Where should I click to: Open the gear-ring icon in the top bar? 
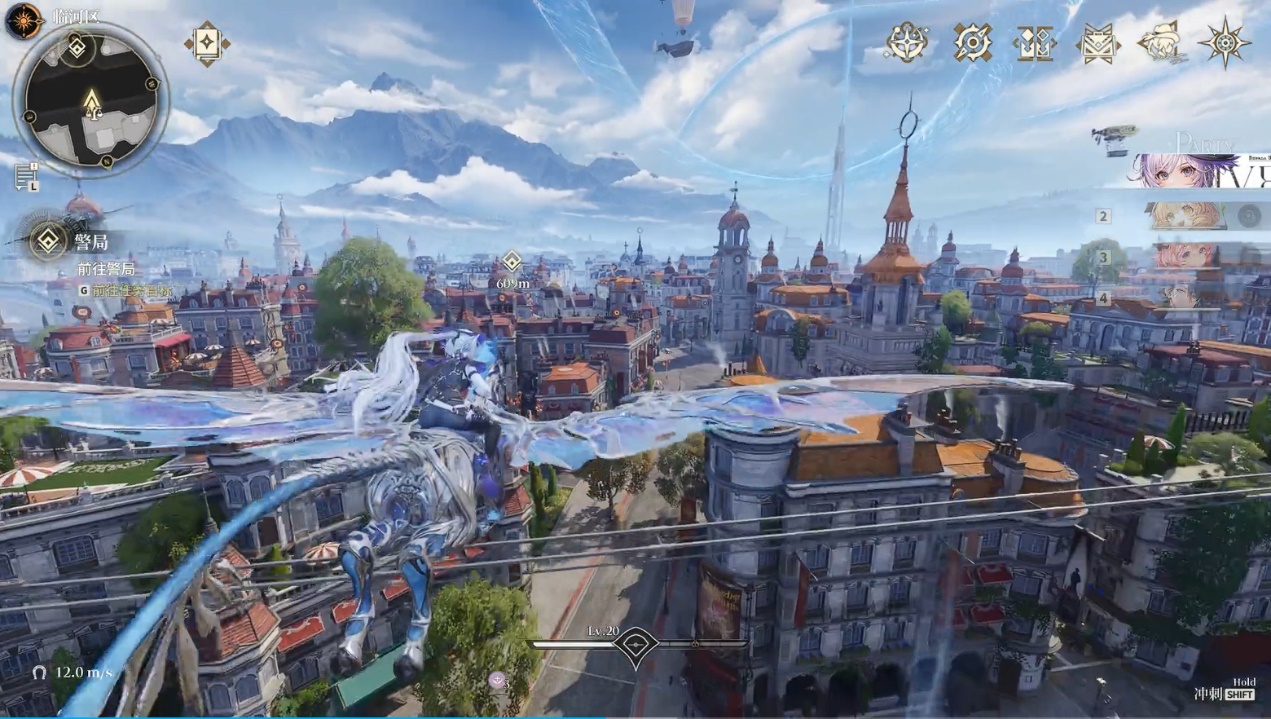coord(971,43)
